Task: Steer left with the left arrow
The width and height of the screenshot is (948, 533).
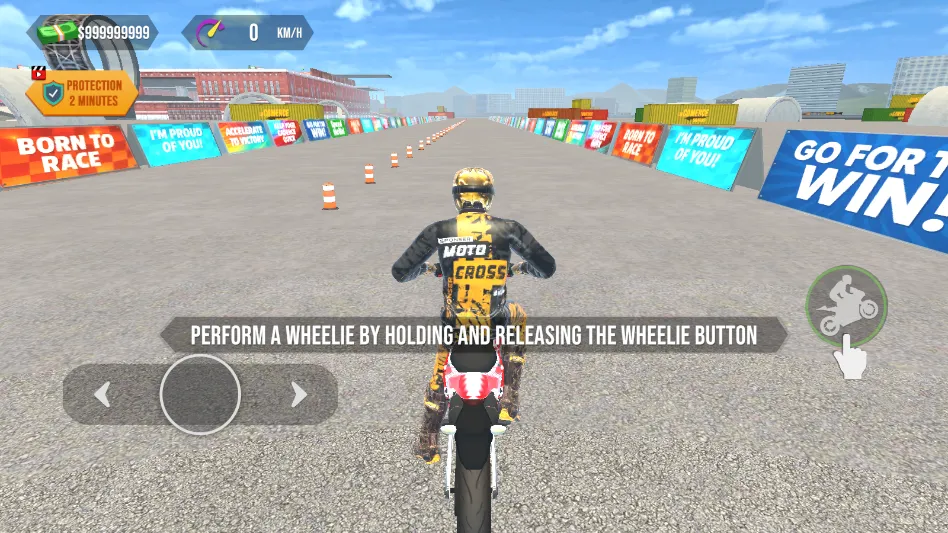Action: 102,395
